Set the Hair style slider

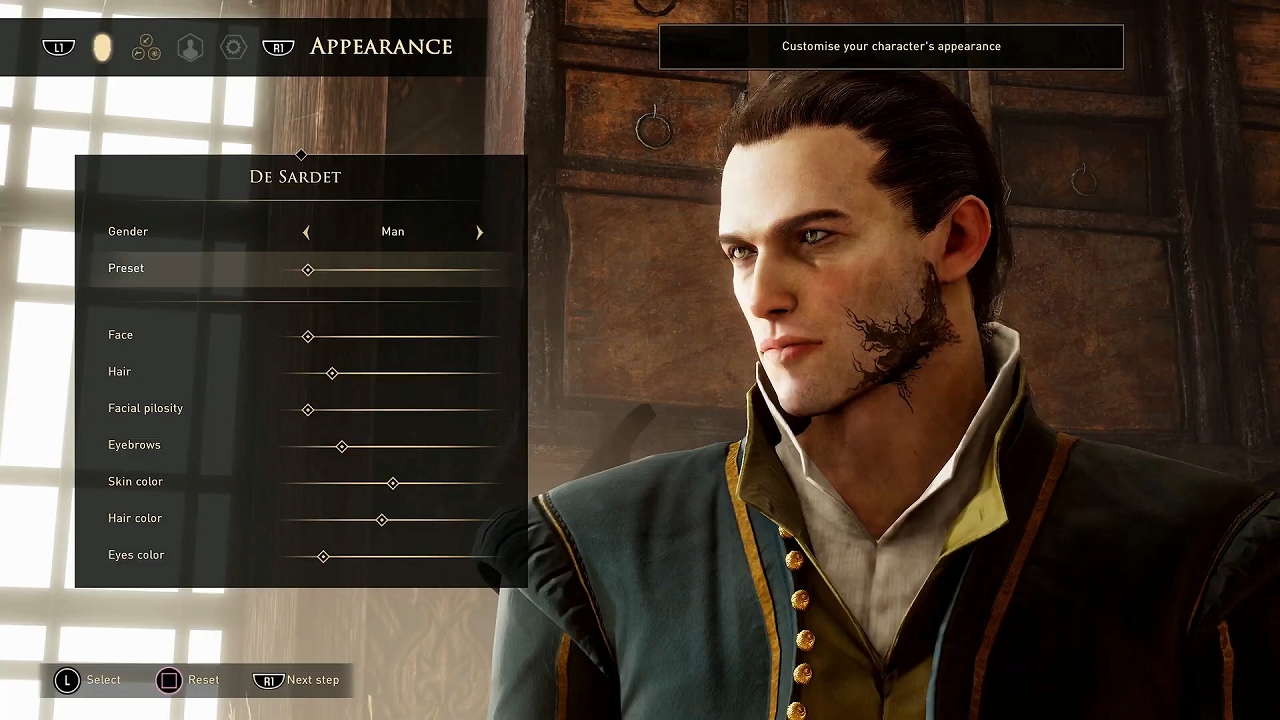(x=332, y=373)
